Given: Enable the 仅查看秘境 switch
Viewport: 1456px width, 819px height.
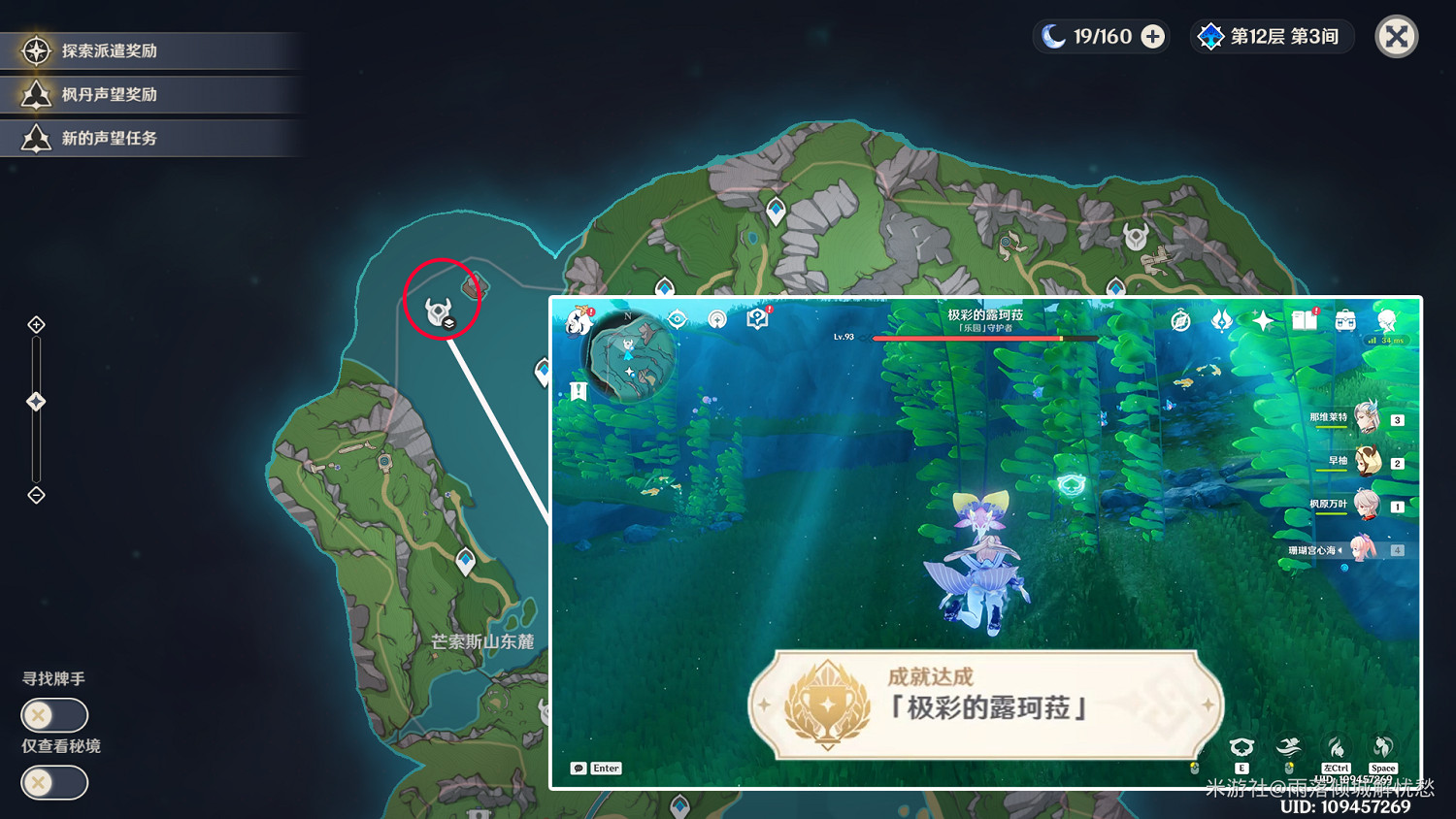Looking at the screenshot, I should [x=53, y=783].
